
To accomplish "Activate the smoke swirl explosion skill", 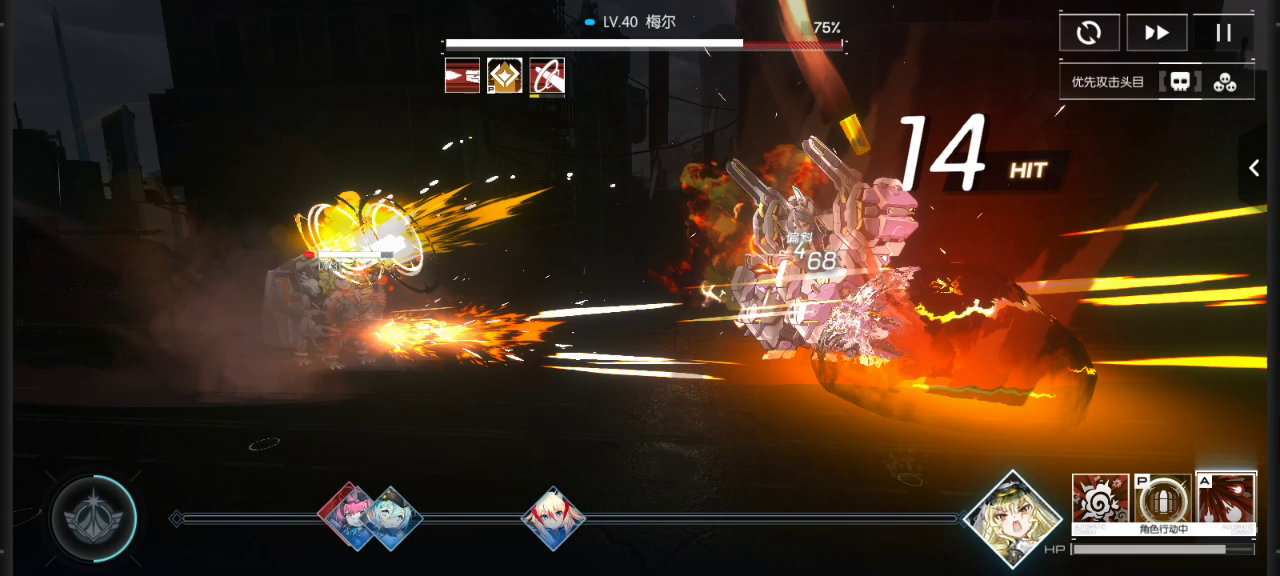I will pos(1100,498).
